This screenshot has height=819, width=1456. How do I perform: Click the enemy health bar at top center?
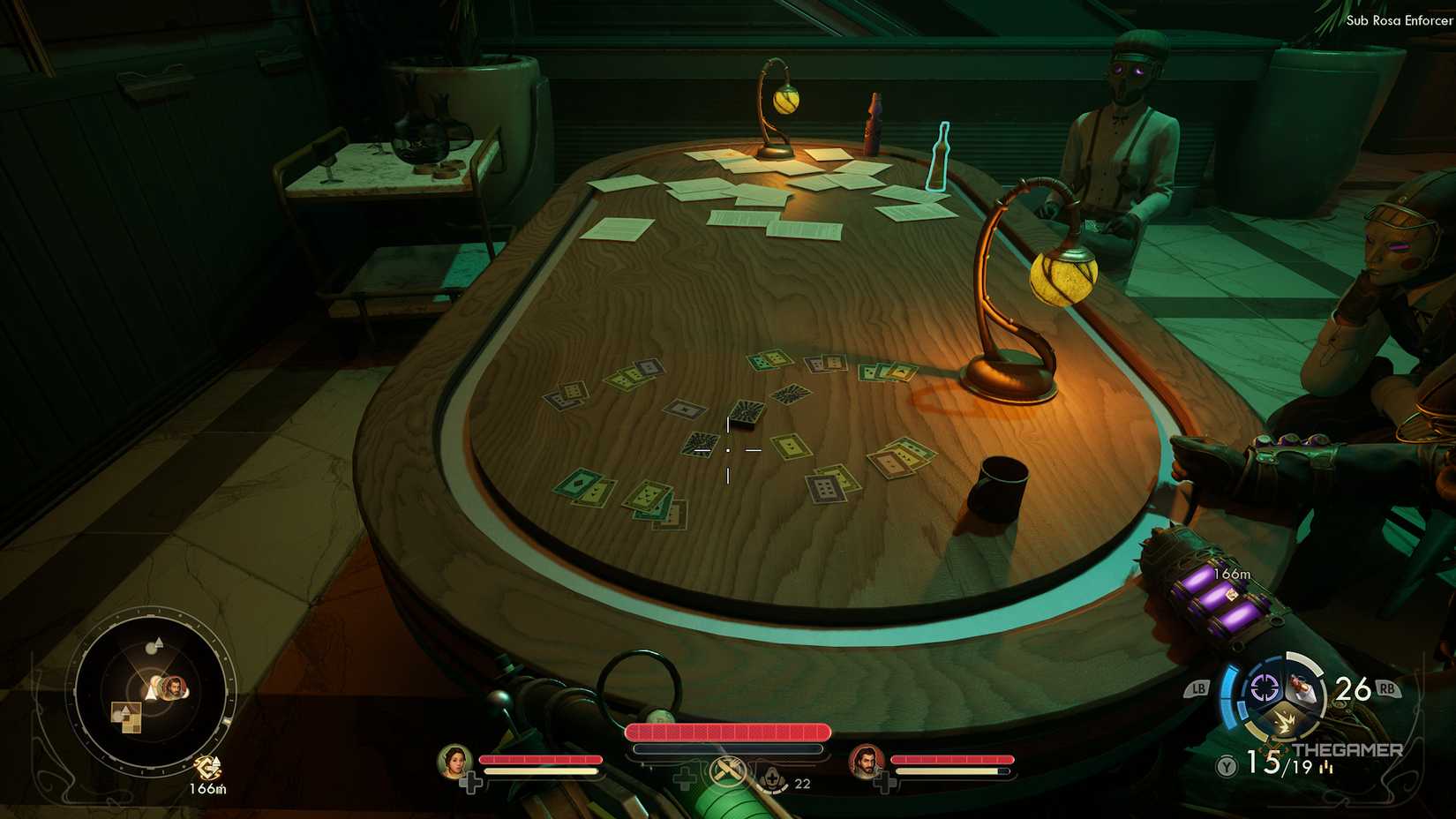click(x=727, y=733)
